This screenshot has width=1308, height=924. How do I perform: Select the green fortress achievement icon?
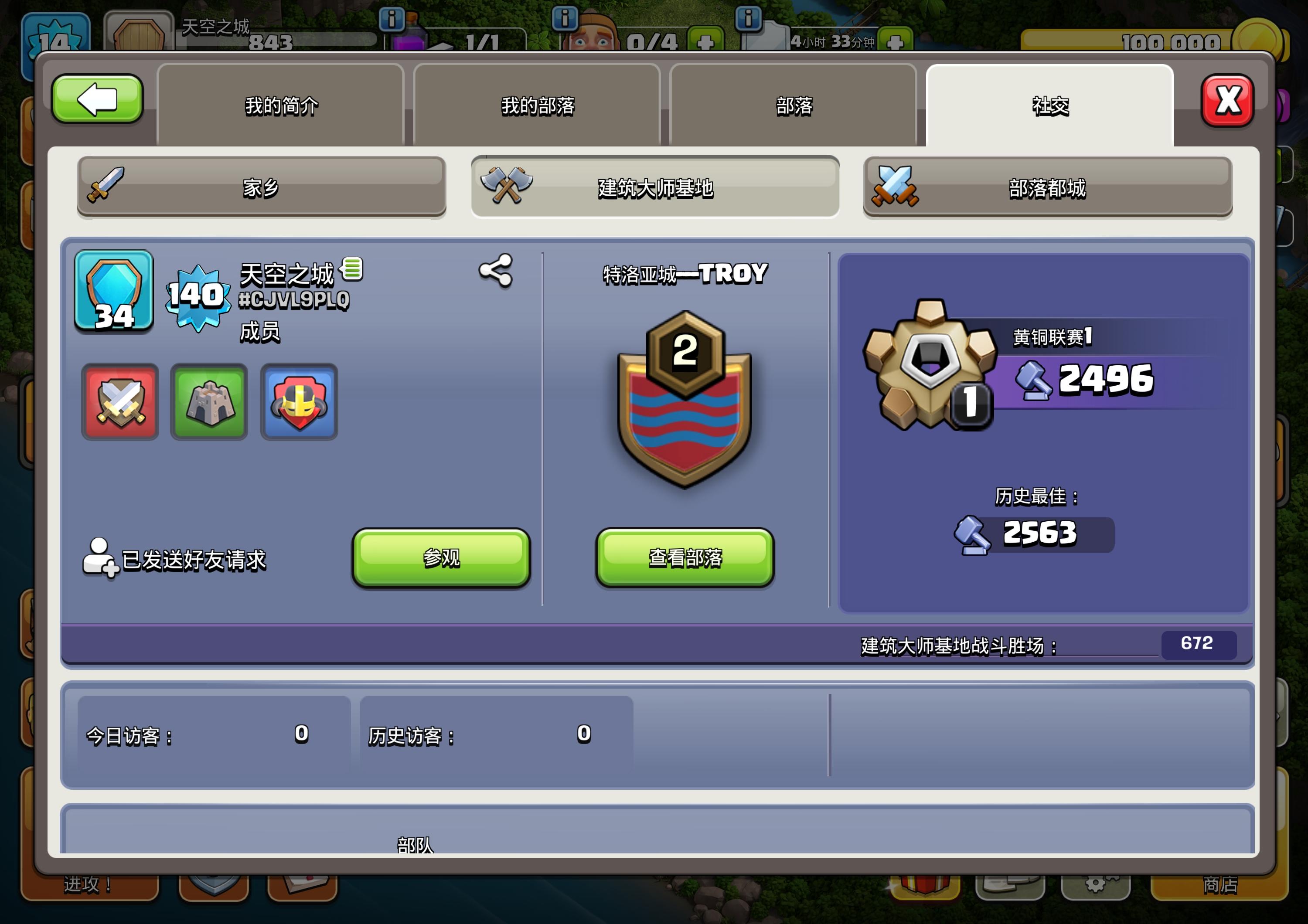(x=209, y=402)
